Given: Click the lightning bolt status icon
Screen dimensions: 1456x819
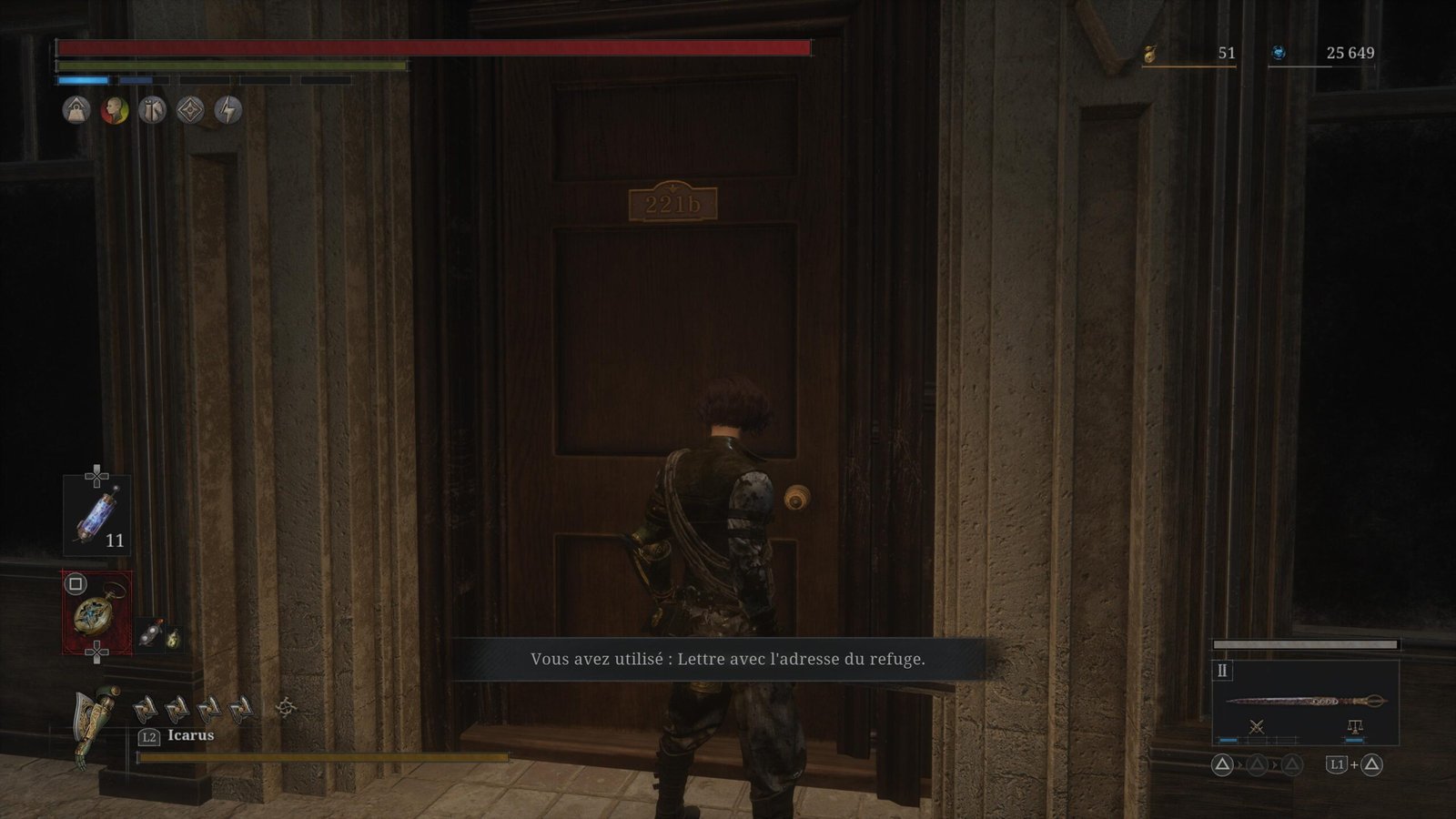Looking at the screenshot, I should (x=227, y=110).
